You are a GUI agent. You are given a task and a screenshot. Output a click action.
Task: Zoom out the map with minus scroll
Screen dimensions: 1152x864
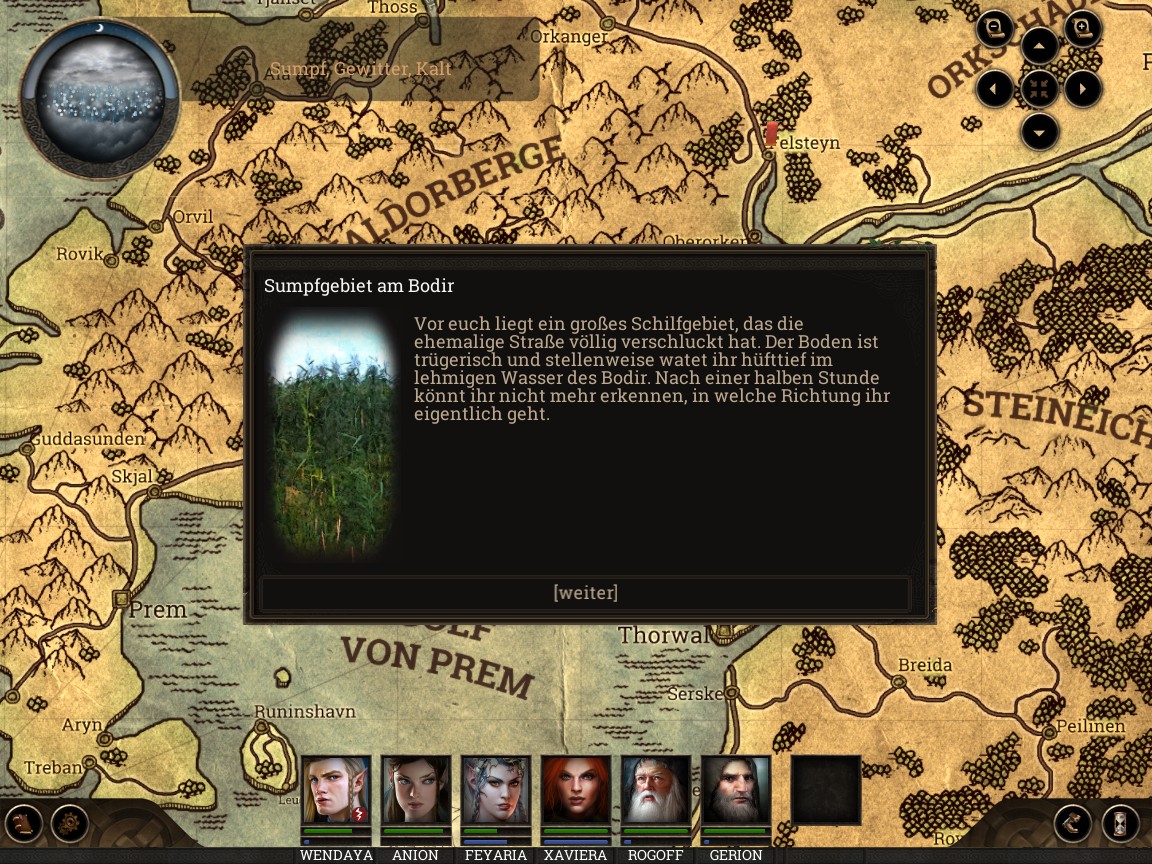click(x=995, y=29)
